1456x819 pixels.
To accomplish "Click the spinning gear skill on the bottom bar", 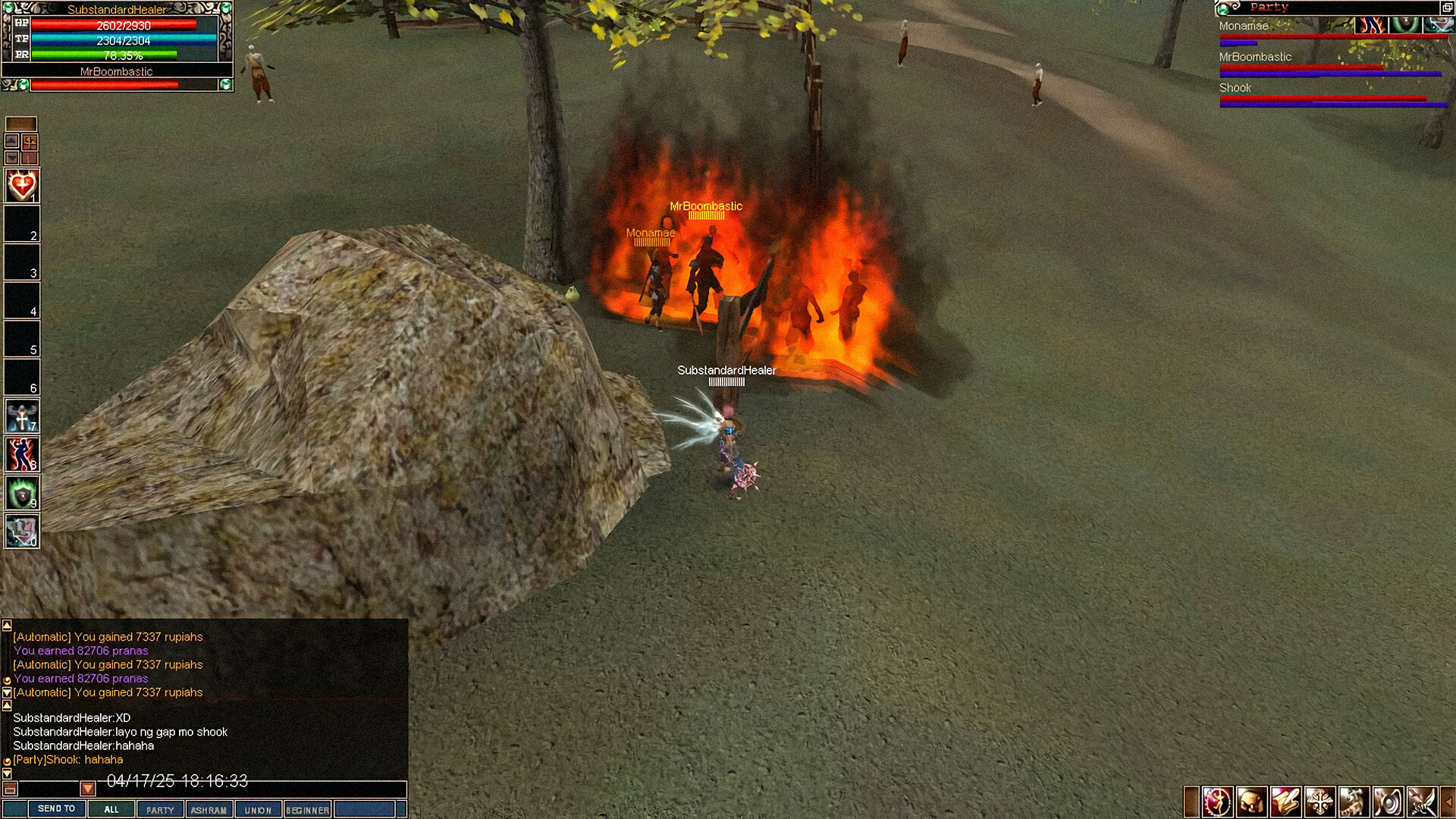I will point(1217,800).
